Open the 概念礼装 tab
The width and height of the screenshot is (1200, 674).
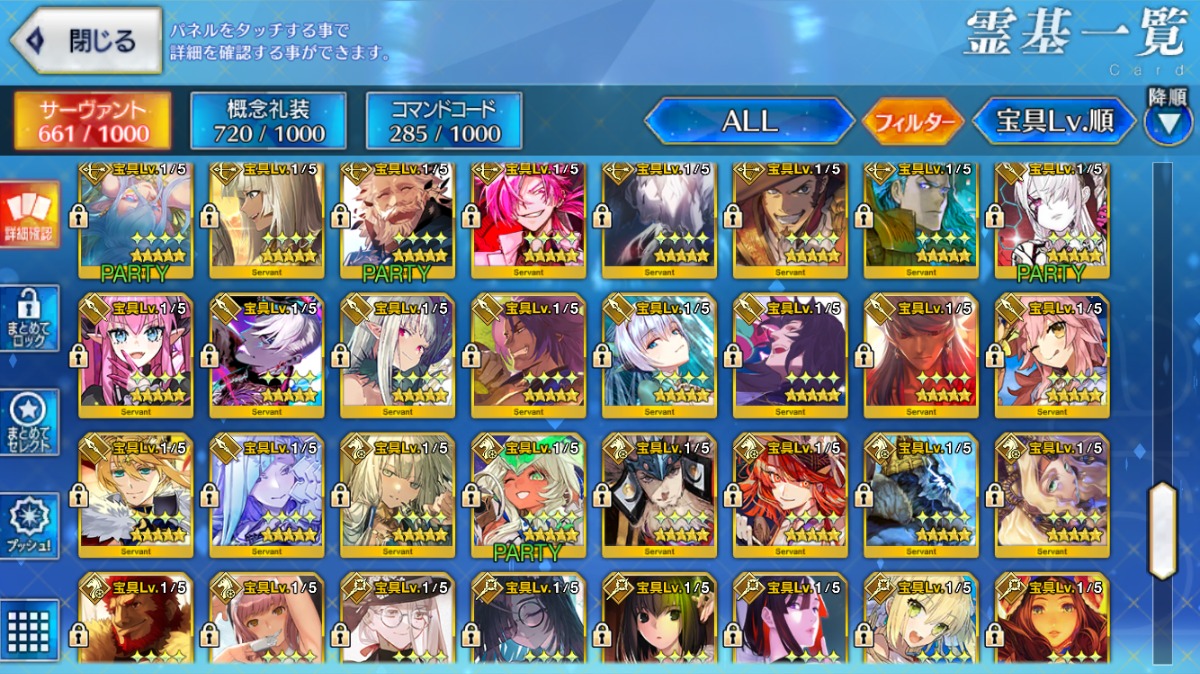[x=268, y=122]
